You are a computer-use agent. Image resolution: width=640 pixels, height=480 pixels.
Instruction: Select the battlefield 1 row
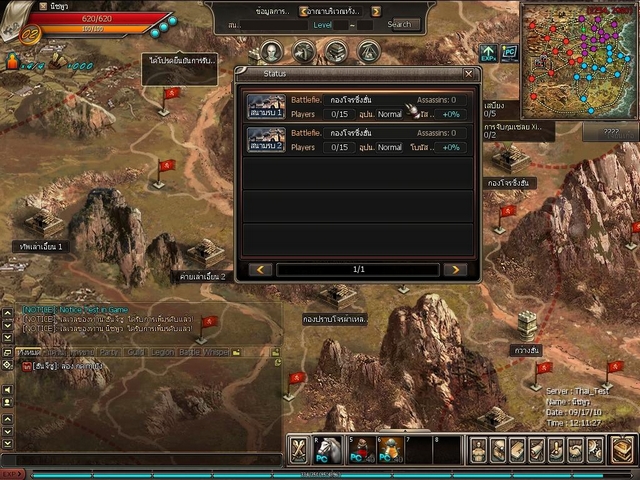[356, 107]
